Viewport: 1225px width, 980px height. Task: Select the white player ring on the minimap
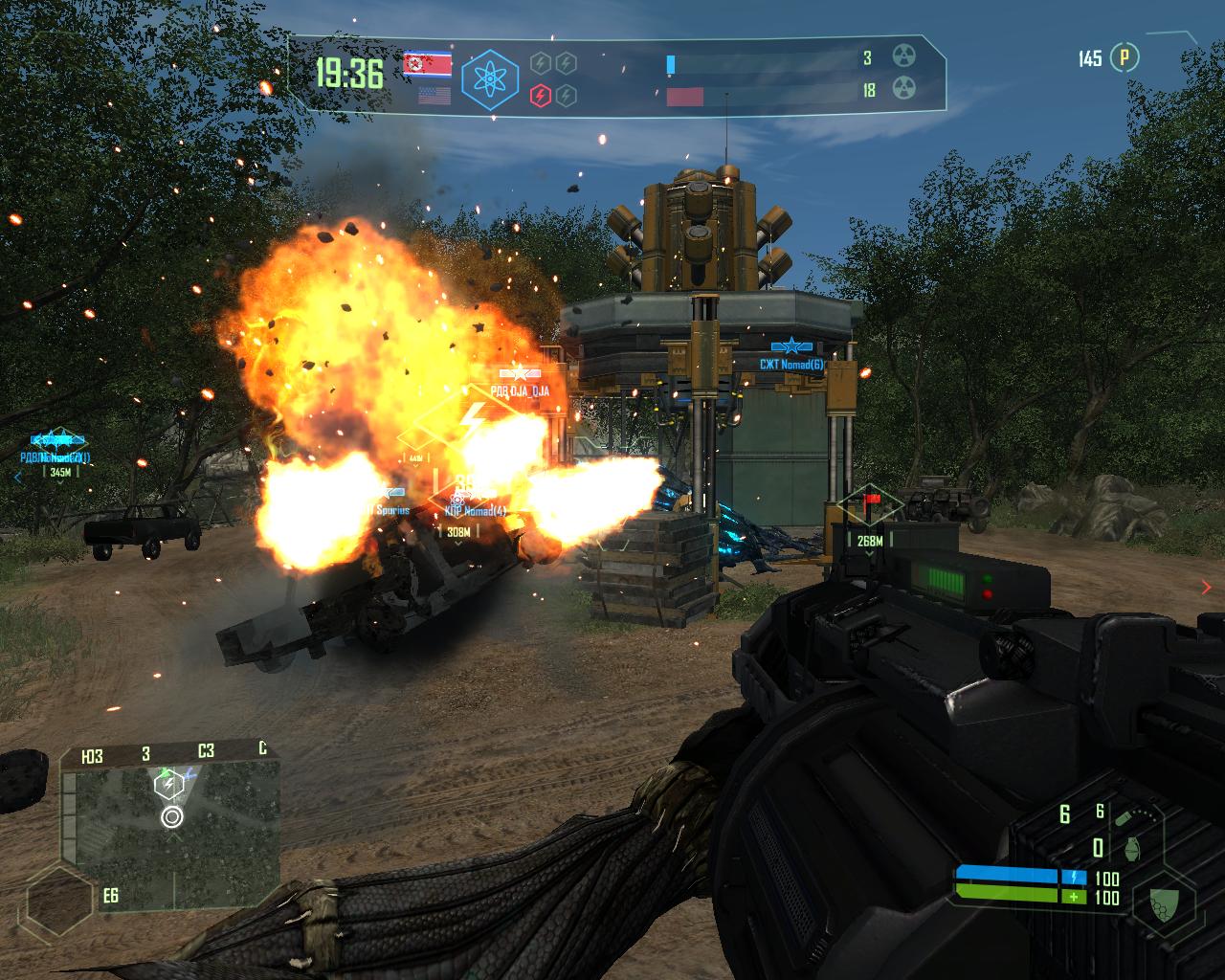[x=172, y=816]
